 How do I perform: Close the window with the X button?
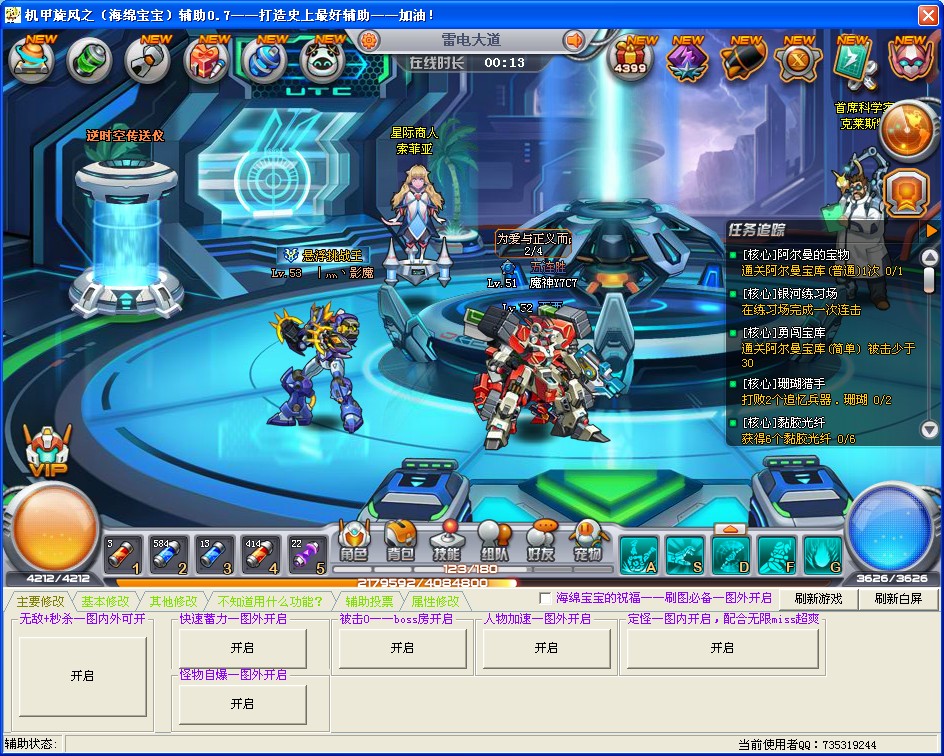927,15
